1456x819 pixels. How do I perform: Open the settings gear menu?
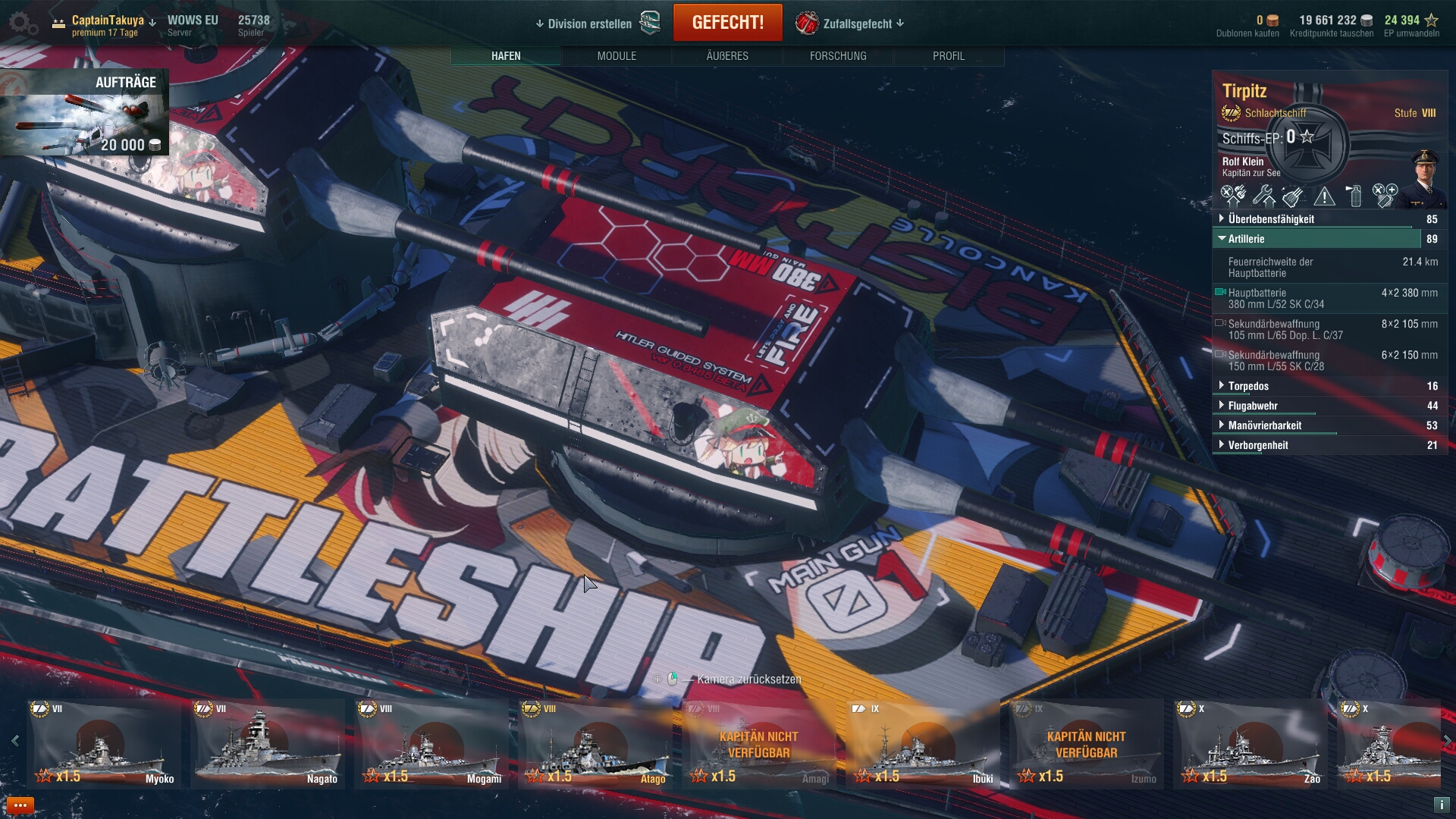click(24, 24)
